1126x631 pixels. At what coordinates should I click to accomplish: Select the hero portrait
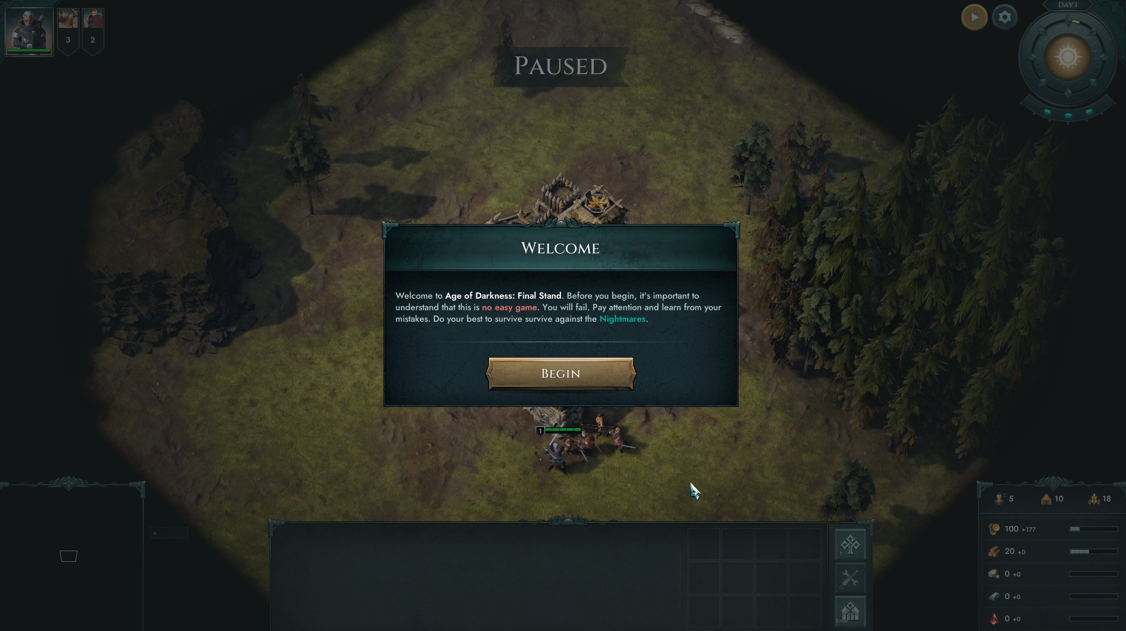click(29, 30)
